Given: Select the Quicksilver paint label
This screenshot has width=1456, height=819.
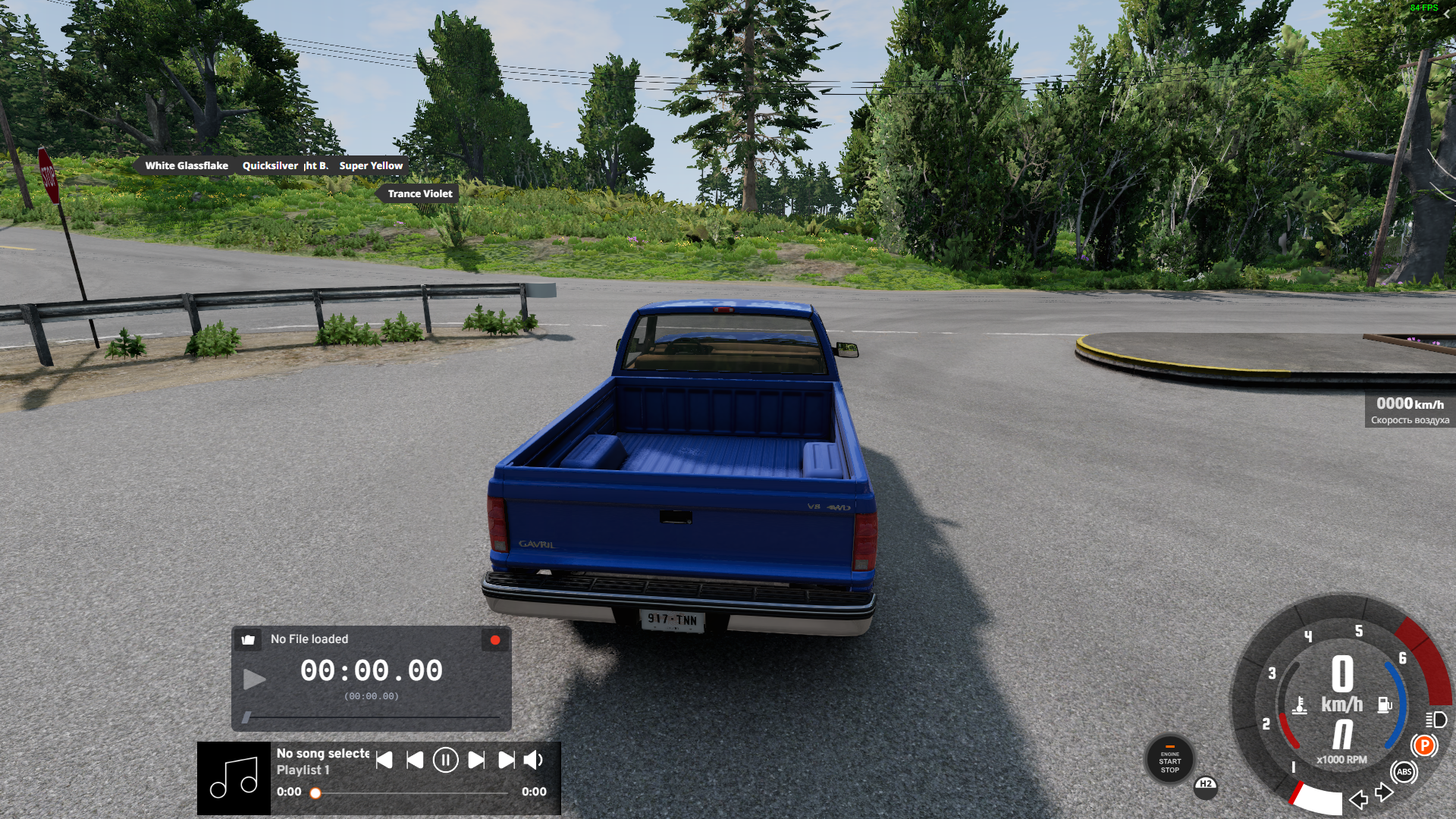Looking at the screenshot, I should pyautogui.click(x=270, y=165).
